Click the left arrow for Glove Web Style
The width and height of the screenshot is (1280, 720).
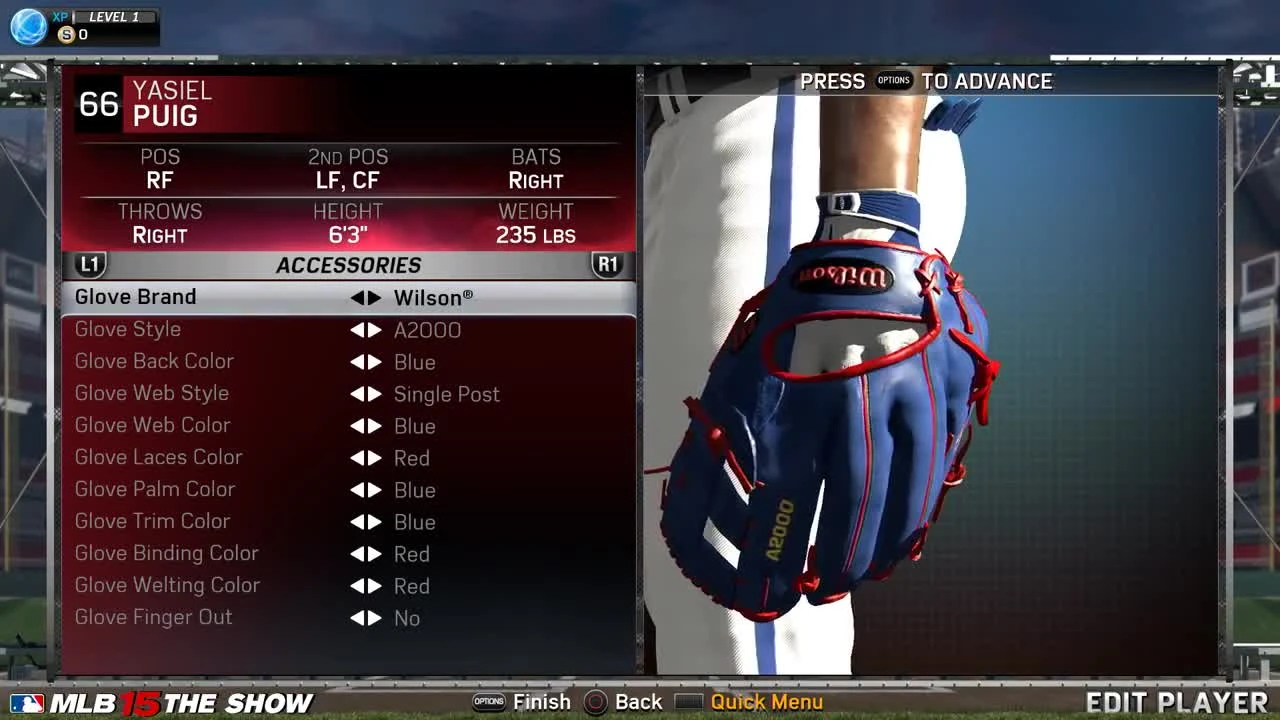point(356,394)
